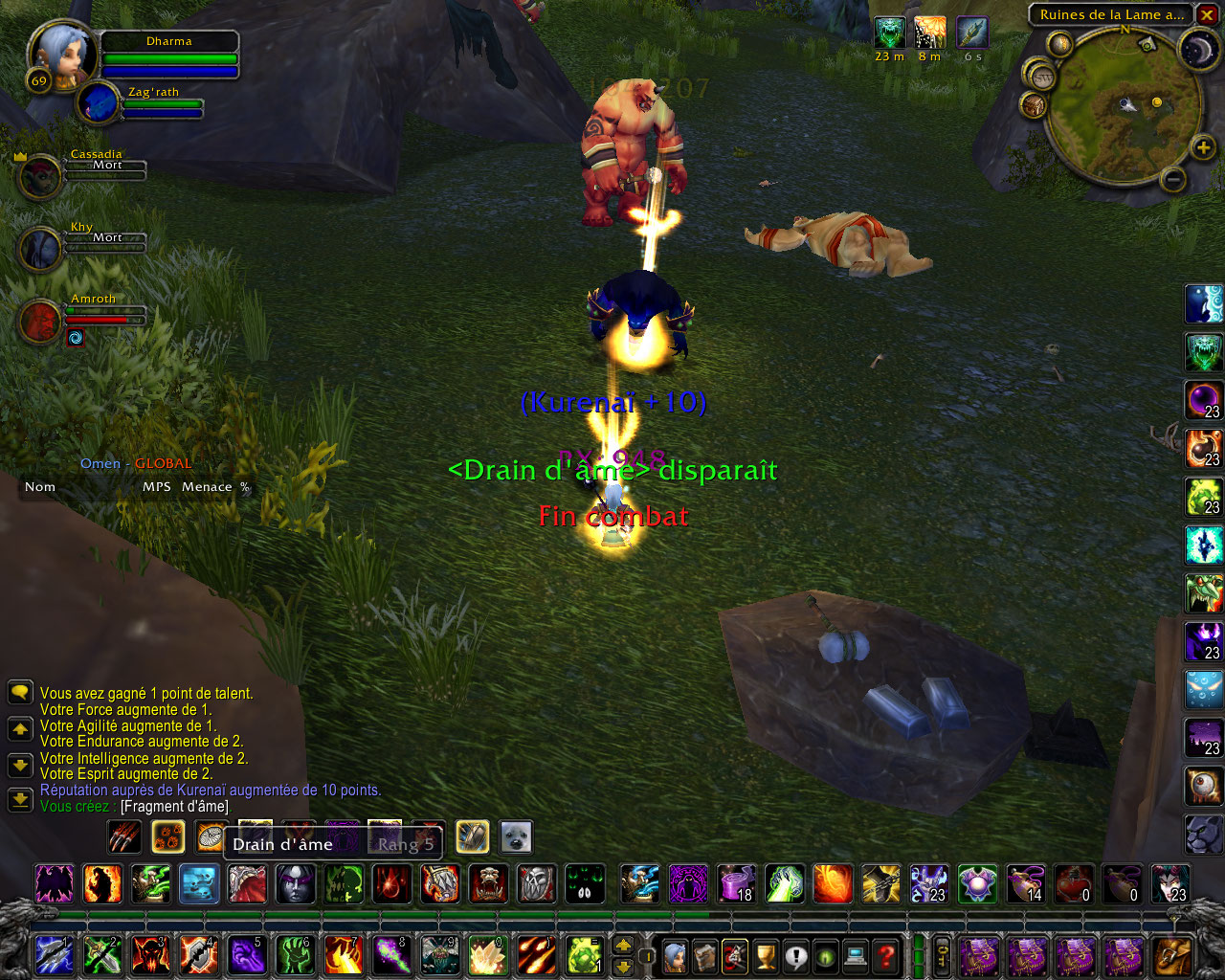Open the character info portrait micro button
Viewport: 1225px width, 980px height.
pyautogui.click(x=675, y=956)
